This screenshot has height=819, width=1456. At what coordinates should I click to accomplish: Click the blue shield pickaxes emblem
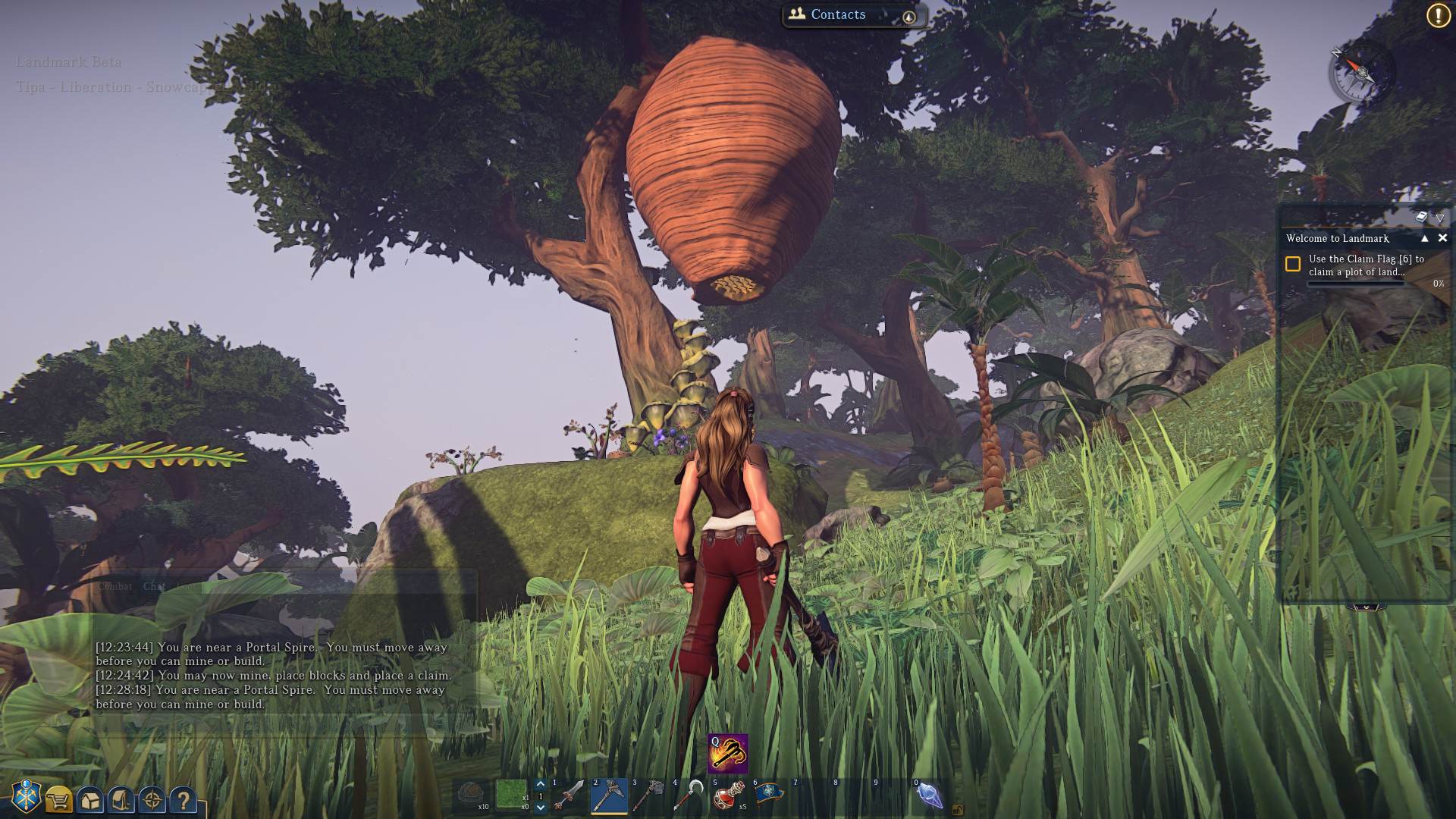27,796
